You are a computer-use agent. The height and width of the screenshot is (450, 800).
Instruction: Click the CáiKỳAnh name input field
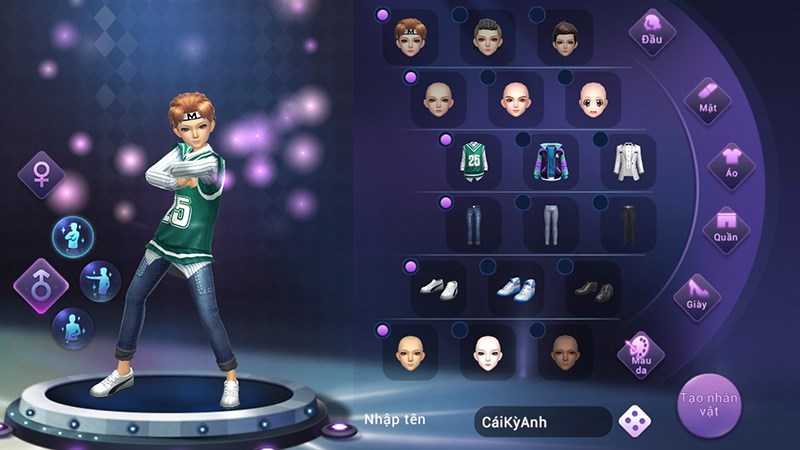coord(542,421)
